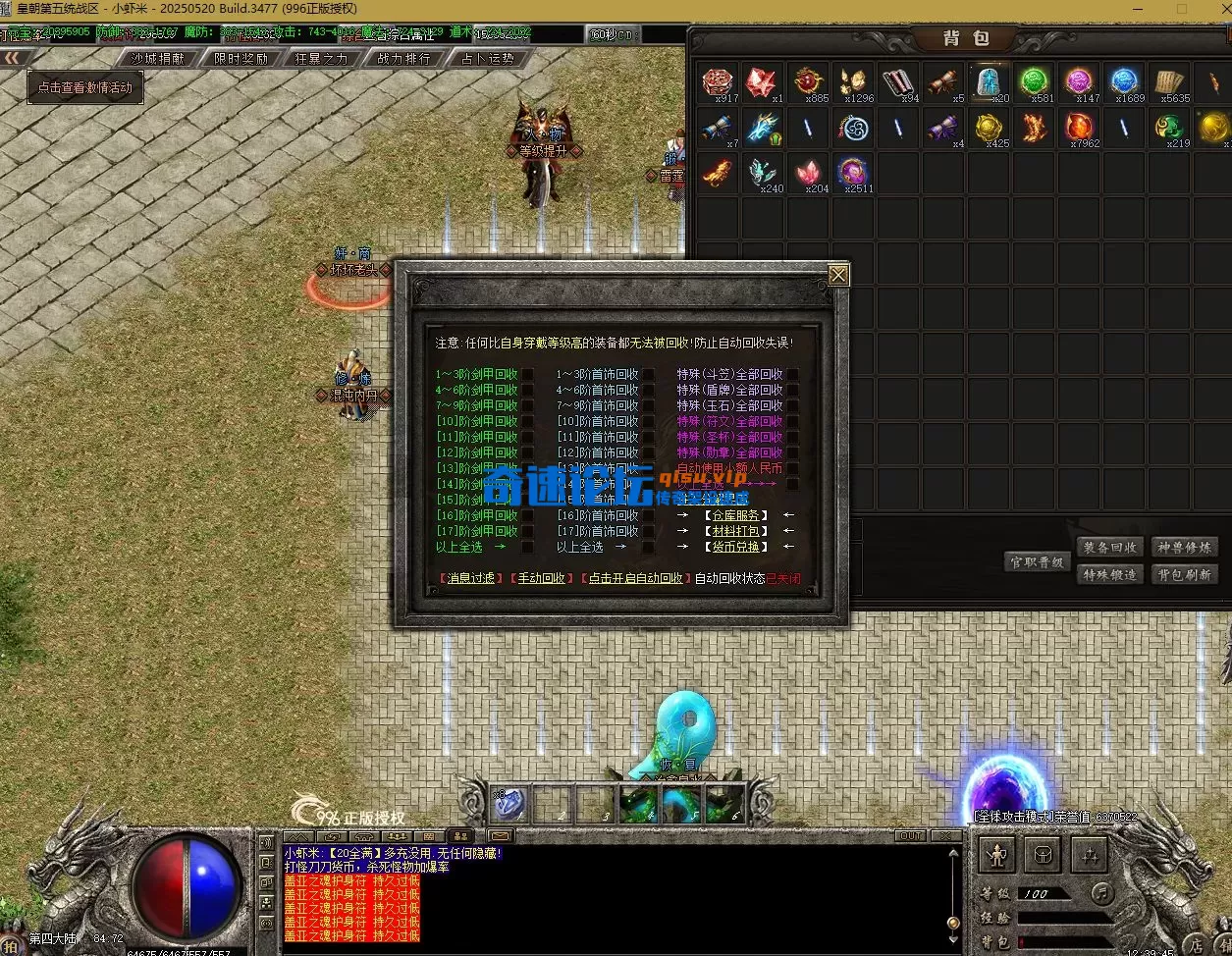Screen dimensions: 1232x956
Task: Choose 手动回收 in the dialog
Action: (542, 578)
